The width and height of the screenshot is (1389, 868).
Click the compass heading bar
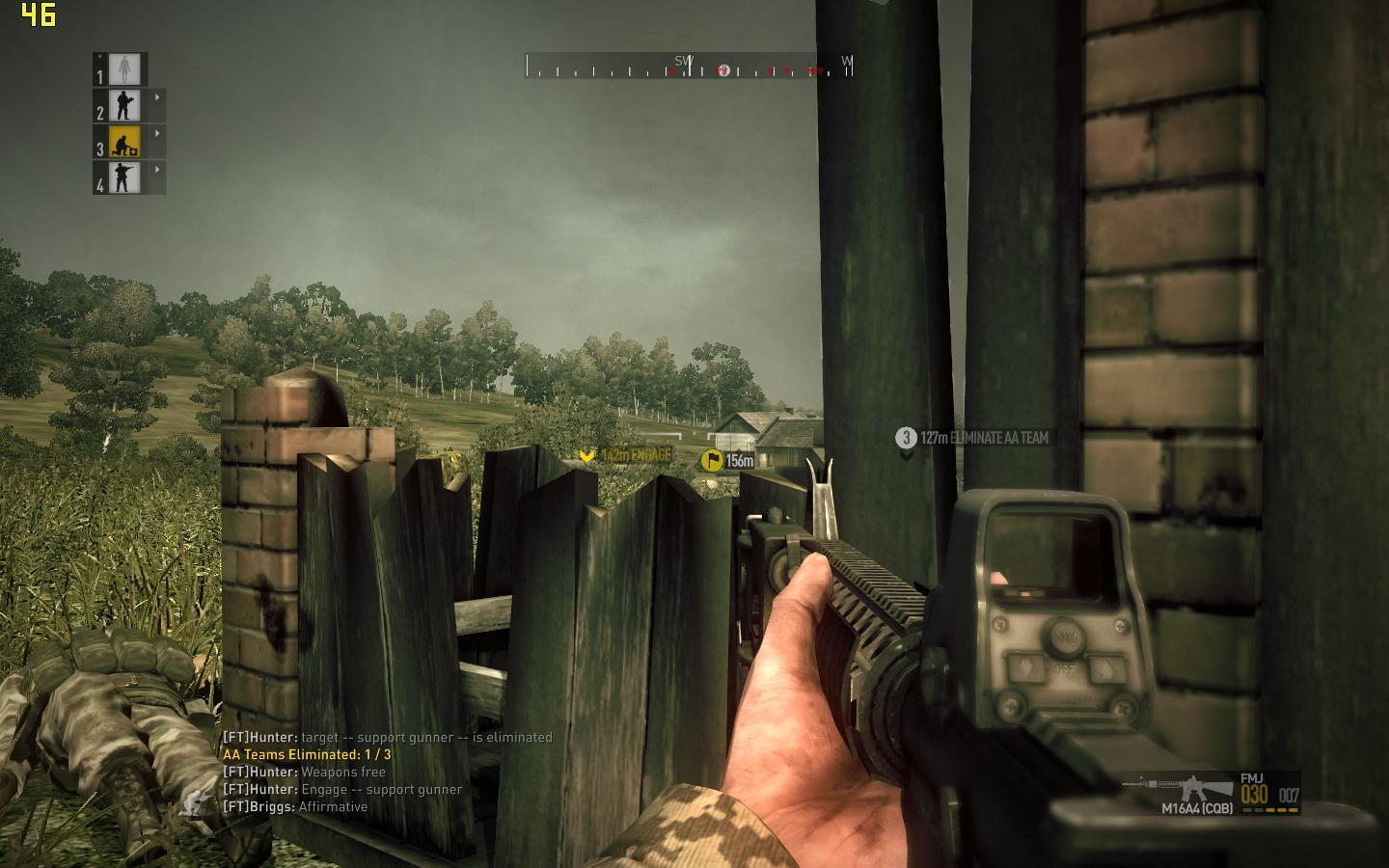click(x=690, y=67)
